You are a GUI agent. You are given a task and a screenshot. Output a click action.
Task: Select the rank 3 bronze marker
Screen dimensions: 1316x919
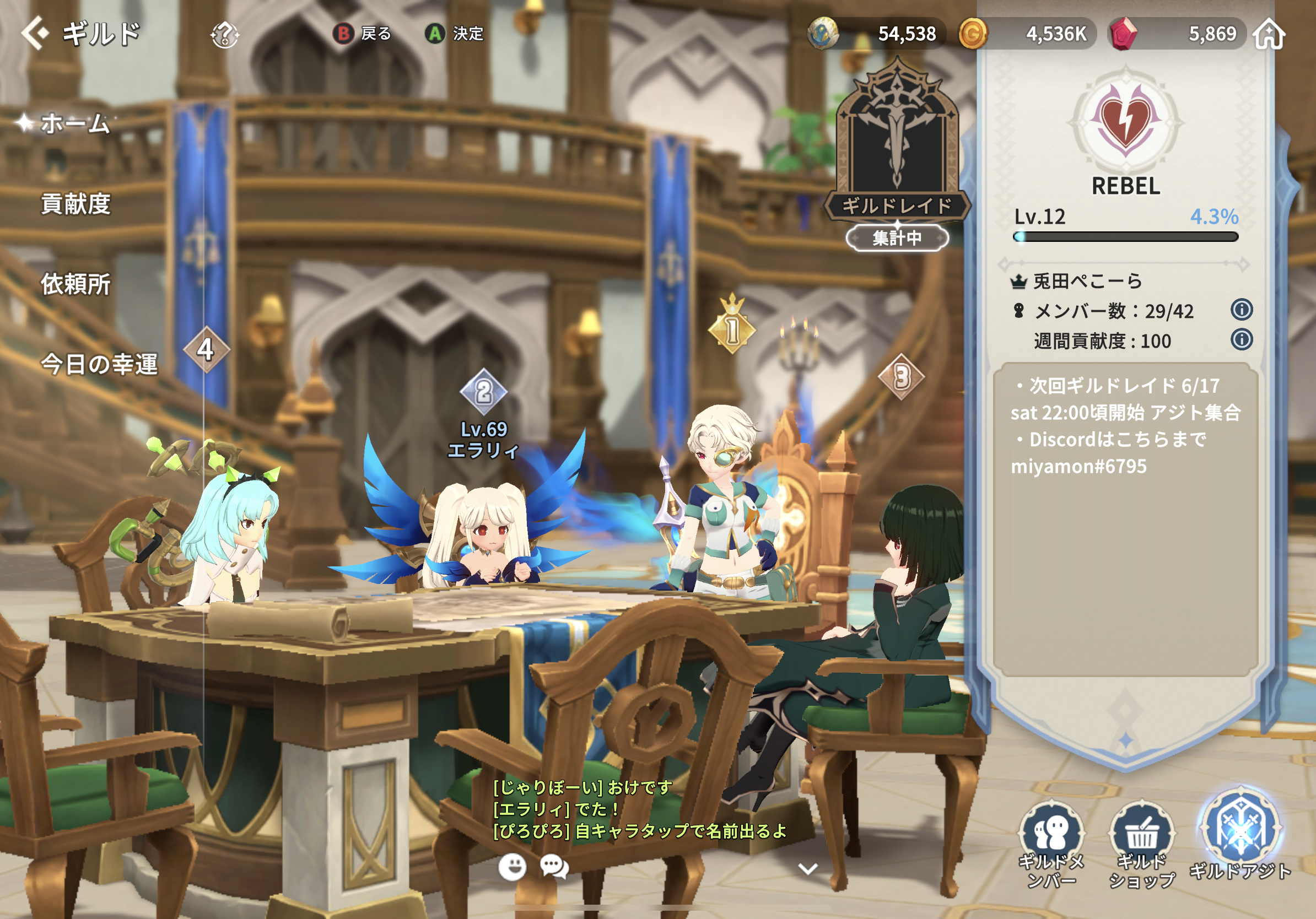tap(901, 376)
